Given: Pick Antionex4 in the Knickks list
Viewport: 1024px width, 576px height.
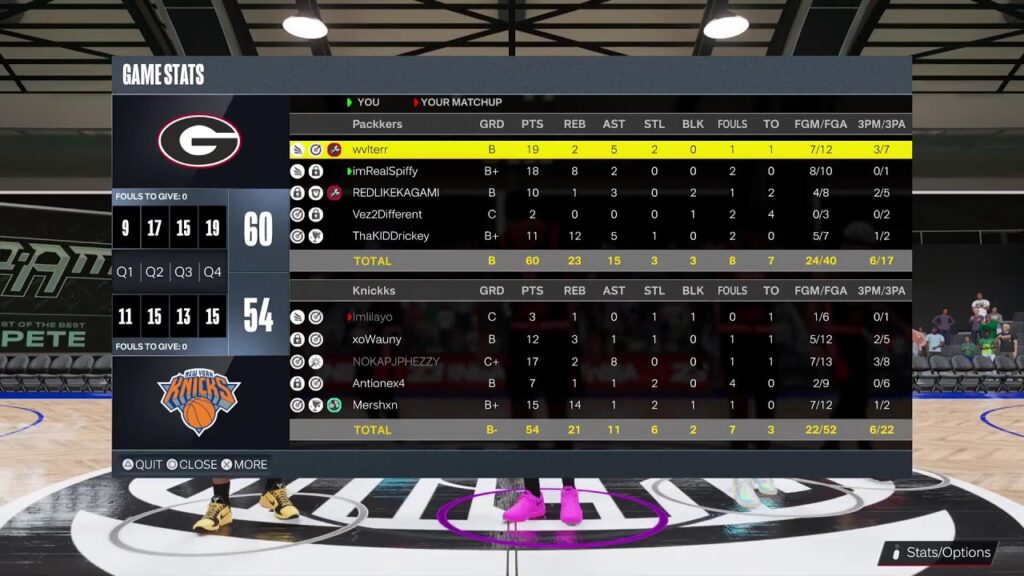Looking at the screenshot, I should (600, 383).
